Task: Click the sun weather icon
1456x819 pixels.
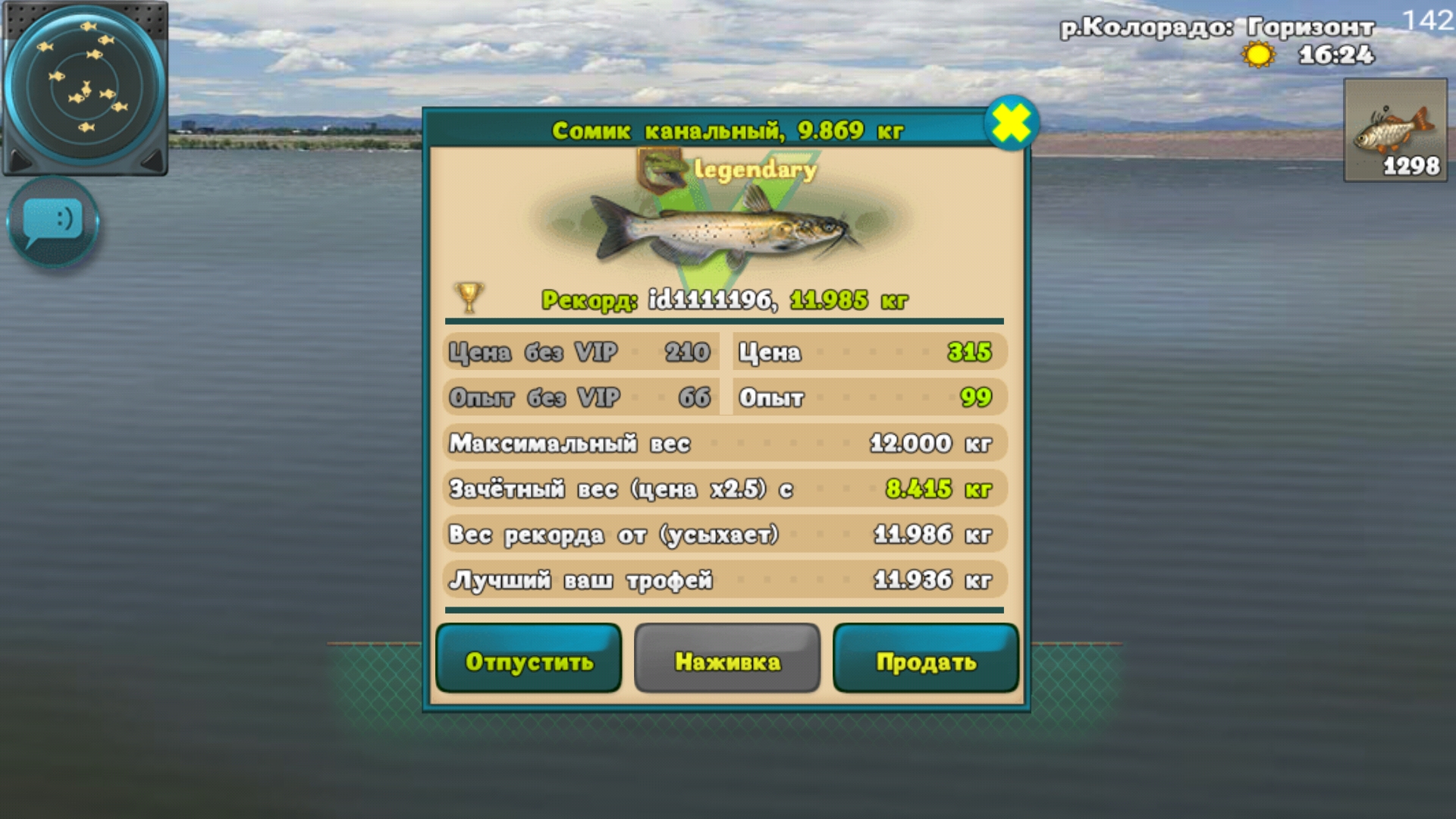Action: coord(1257,55)
